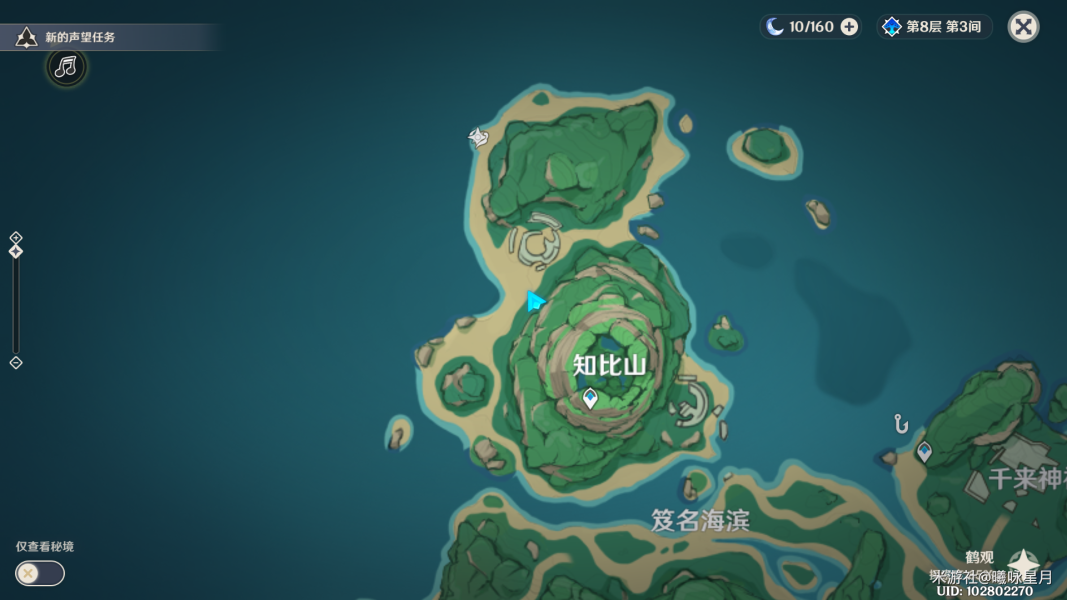Image resolution: width=1067 pixels, height=600 pixels.
Task: Click the map zoom slider handle
Action: click(16, 251)
